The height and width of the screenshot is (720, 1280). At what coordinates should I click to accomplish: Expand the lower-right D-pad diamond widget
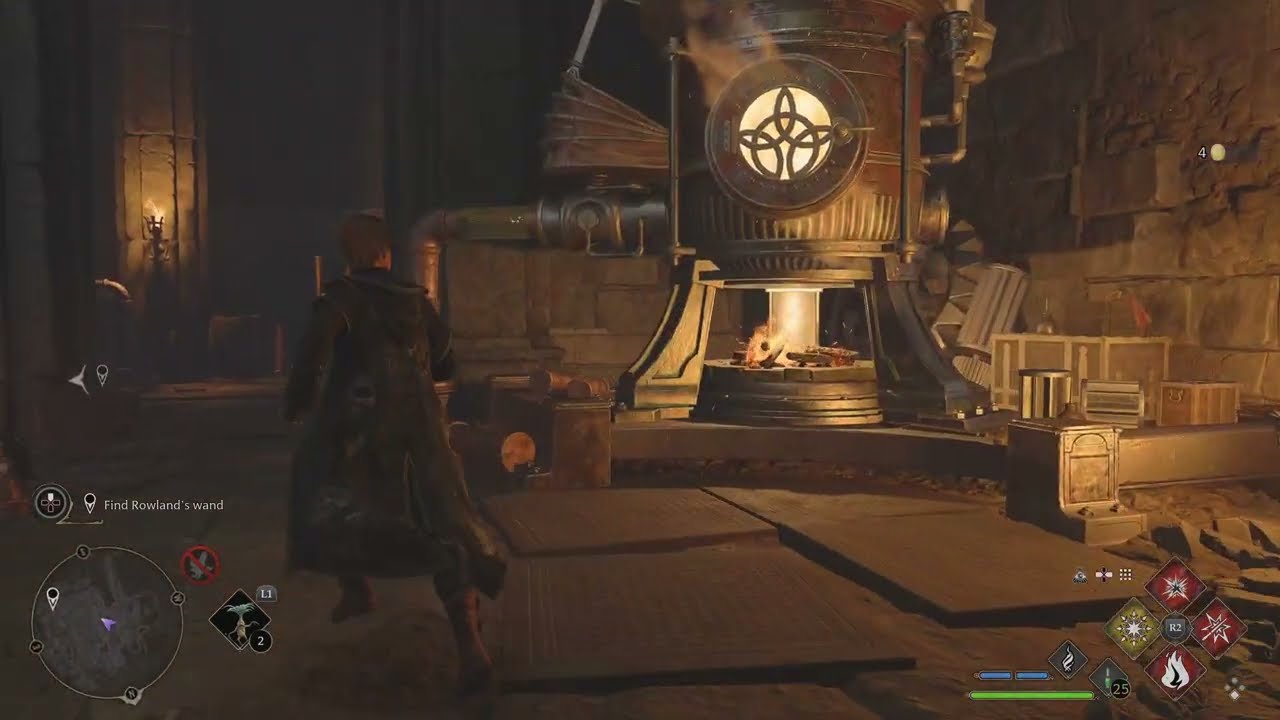click(x=1235, y=688)
